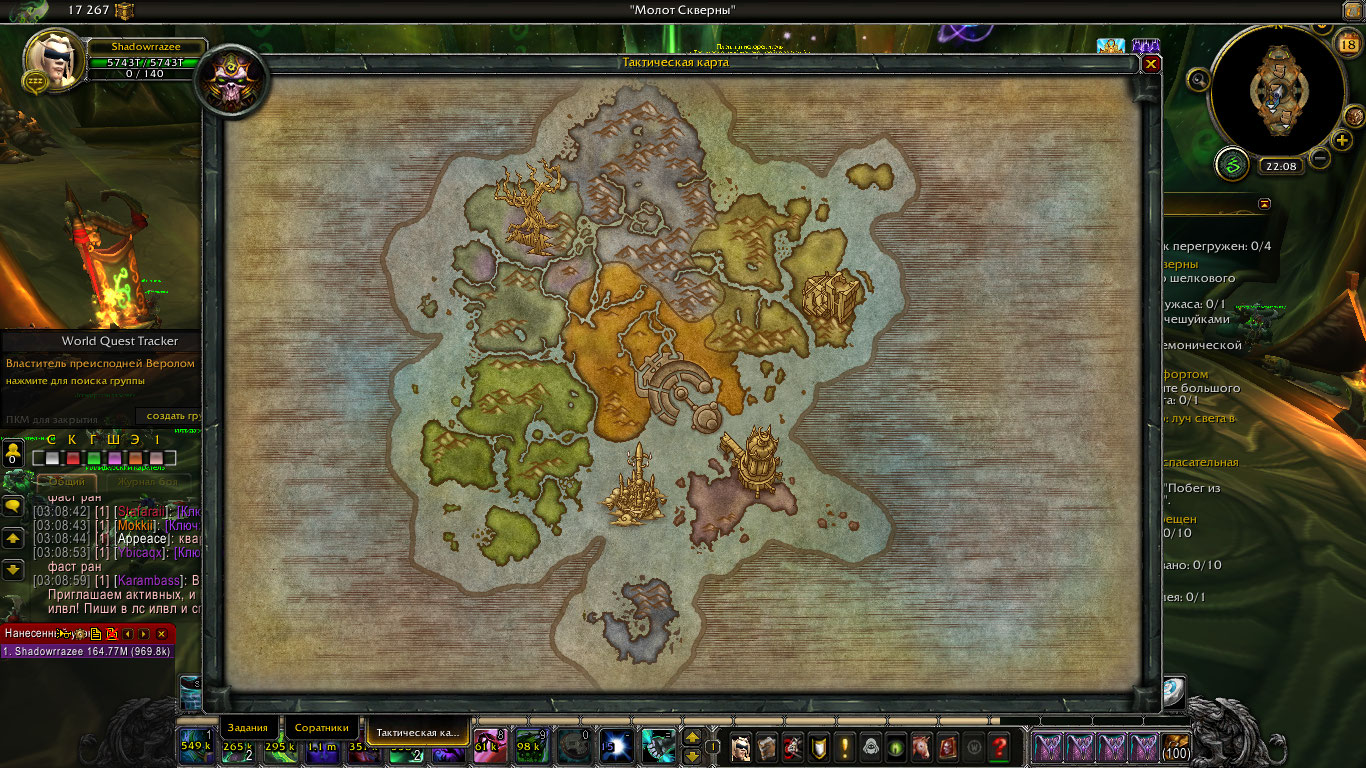Switch to the Задания tab
This screenshot has width=1366, height=768.
coord(247,728)
